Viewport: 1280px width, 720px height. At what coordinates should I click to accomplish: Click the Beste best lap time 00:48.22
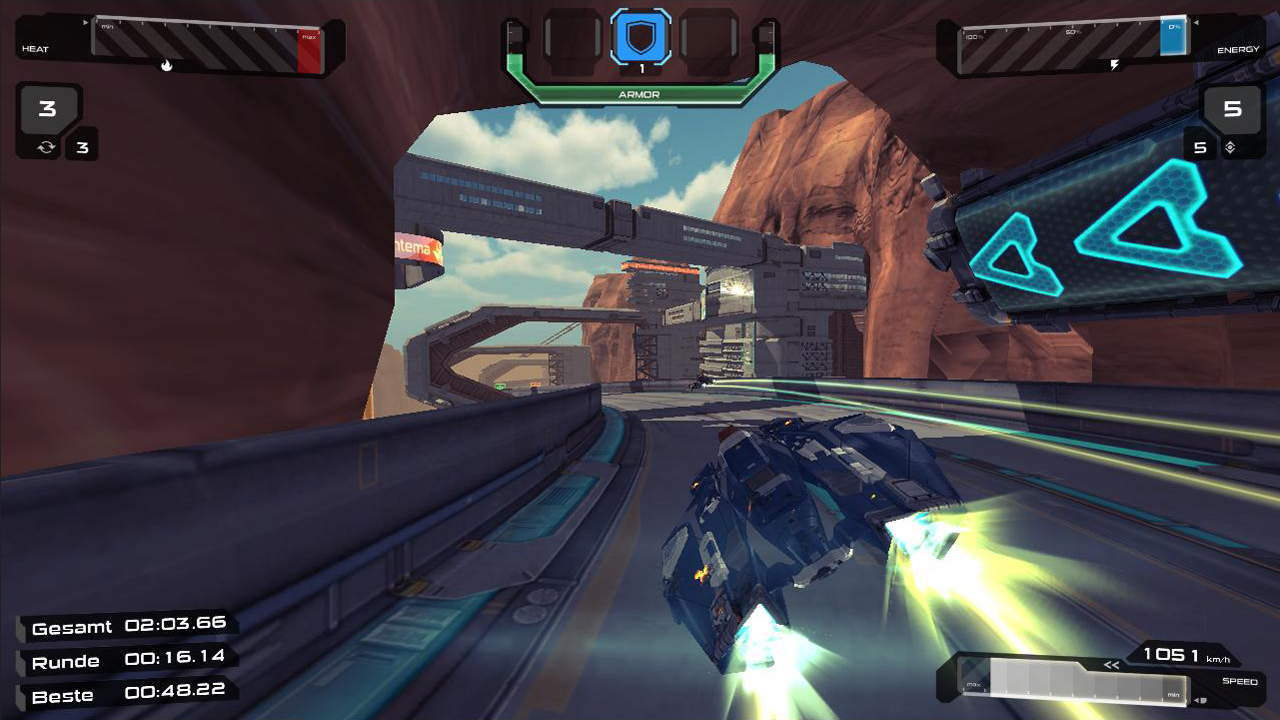pos(125,695)
